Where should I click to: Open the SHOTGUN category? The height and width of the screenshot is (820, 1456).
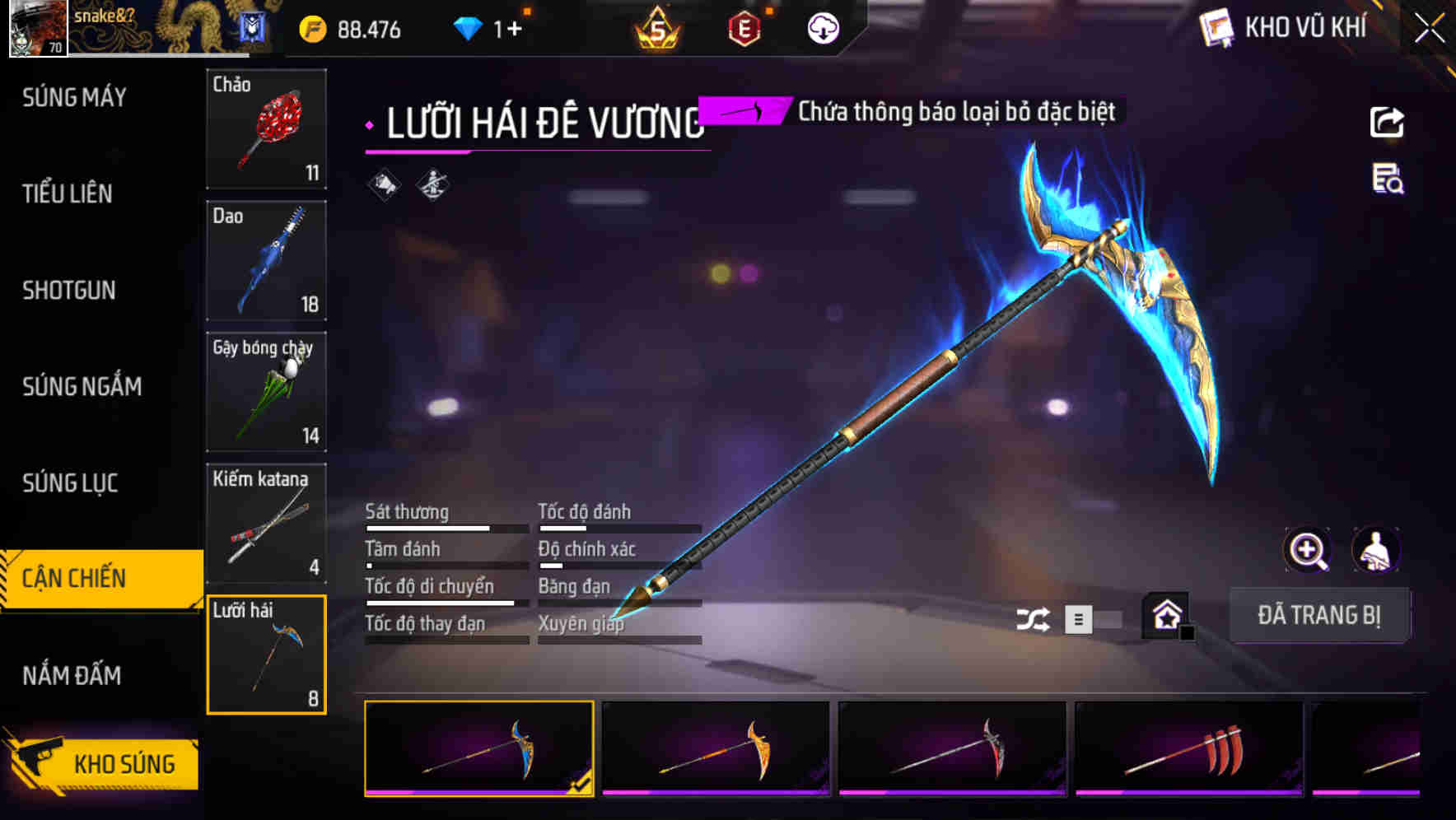point(69,291)
